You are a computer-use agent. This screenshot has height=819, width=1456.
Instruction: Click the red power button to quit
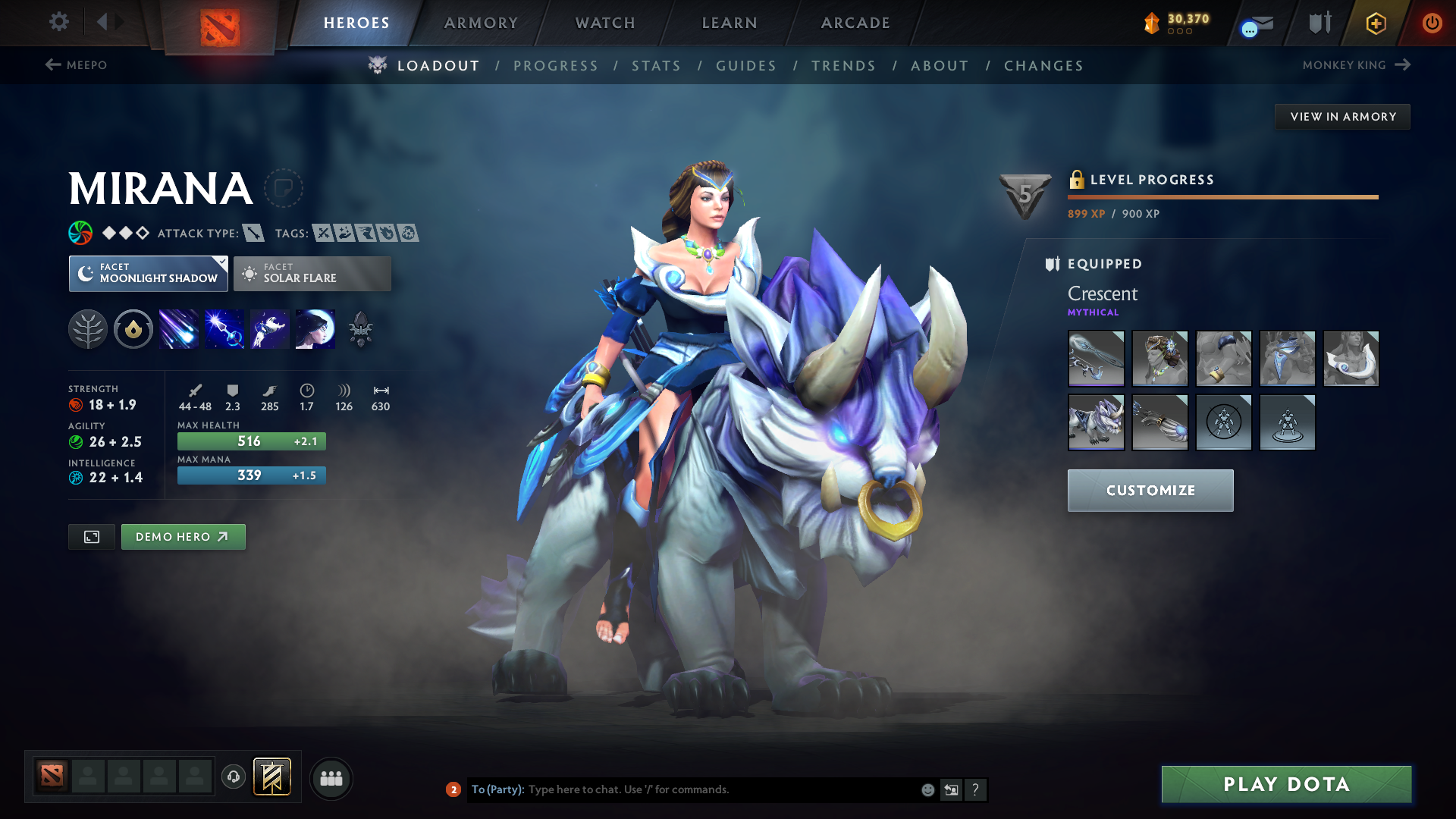pyautogui.click(x=1432, y=23)
